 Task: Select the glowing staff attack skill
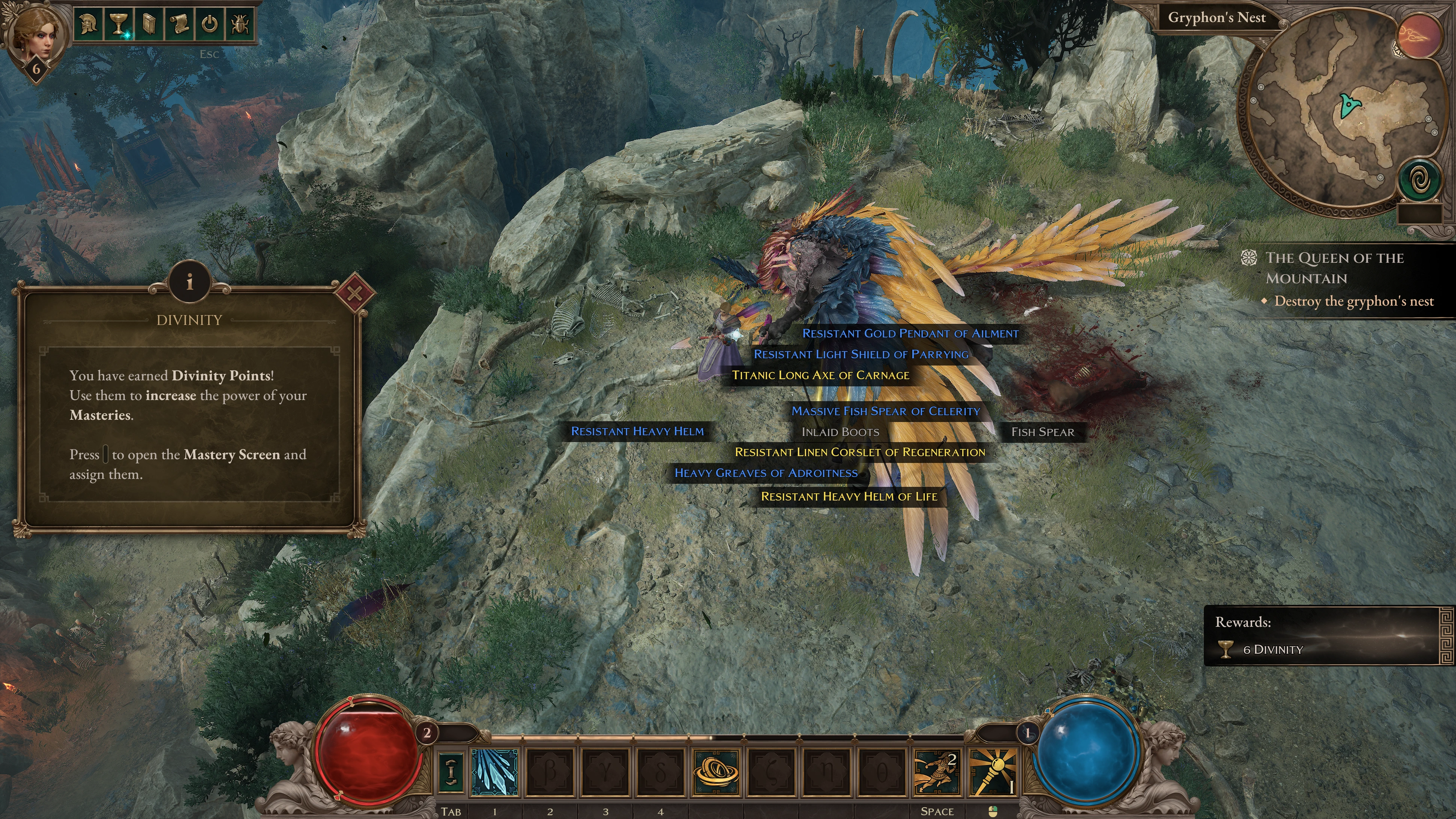pyautogui.click(x=993, y=772)
